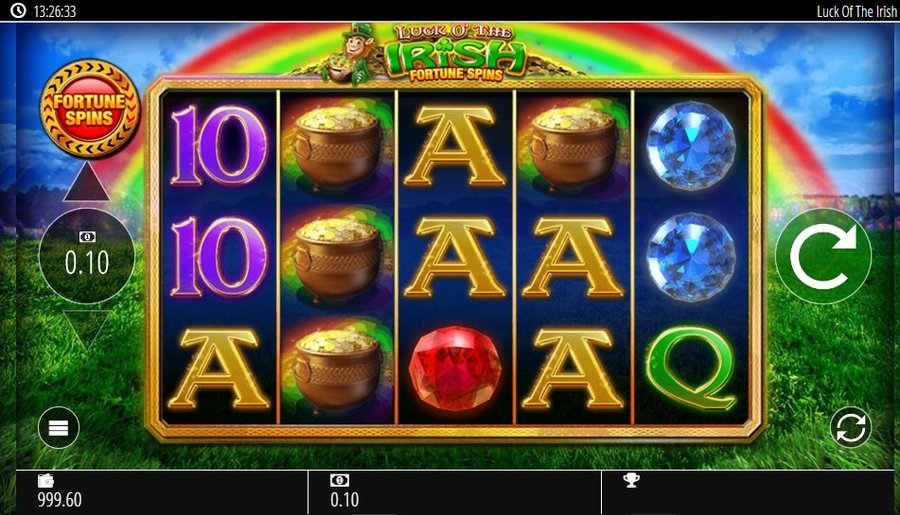Open the autoplay circular arrows button
900x515 pixels.
click(x=850, y=428)
